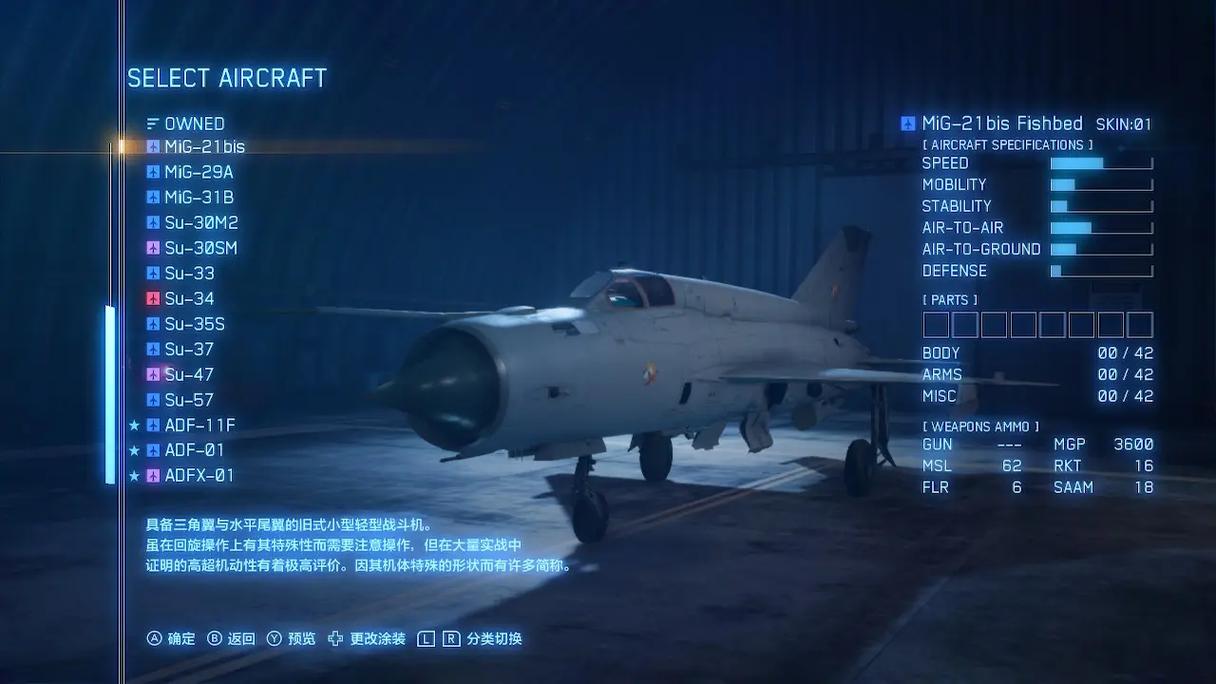Pick the Su-47 aircraft
The height and width of the screenshot is (684, 1216).
point(189,375)
